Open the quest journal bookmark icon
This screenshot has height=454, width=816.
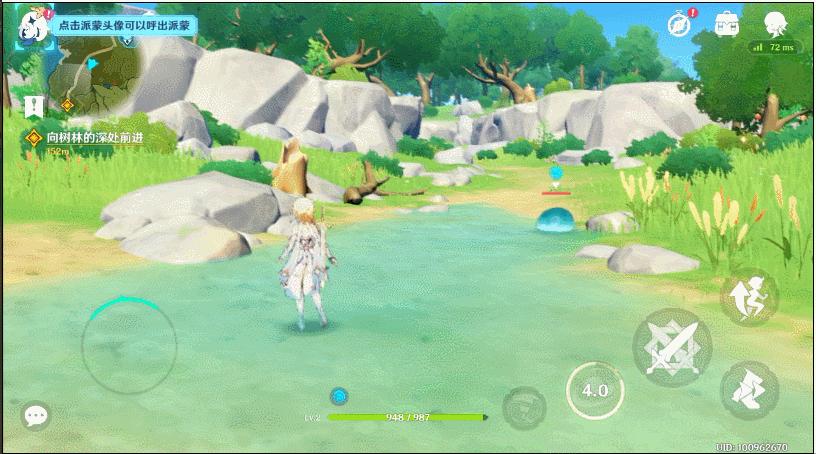click(x=35, y=104)
